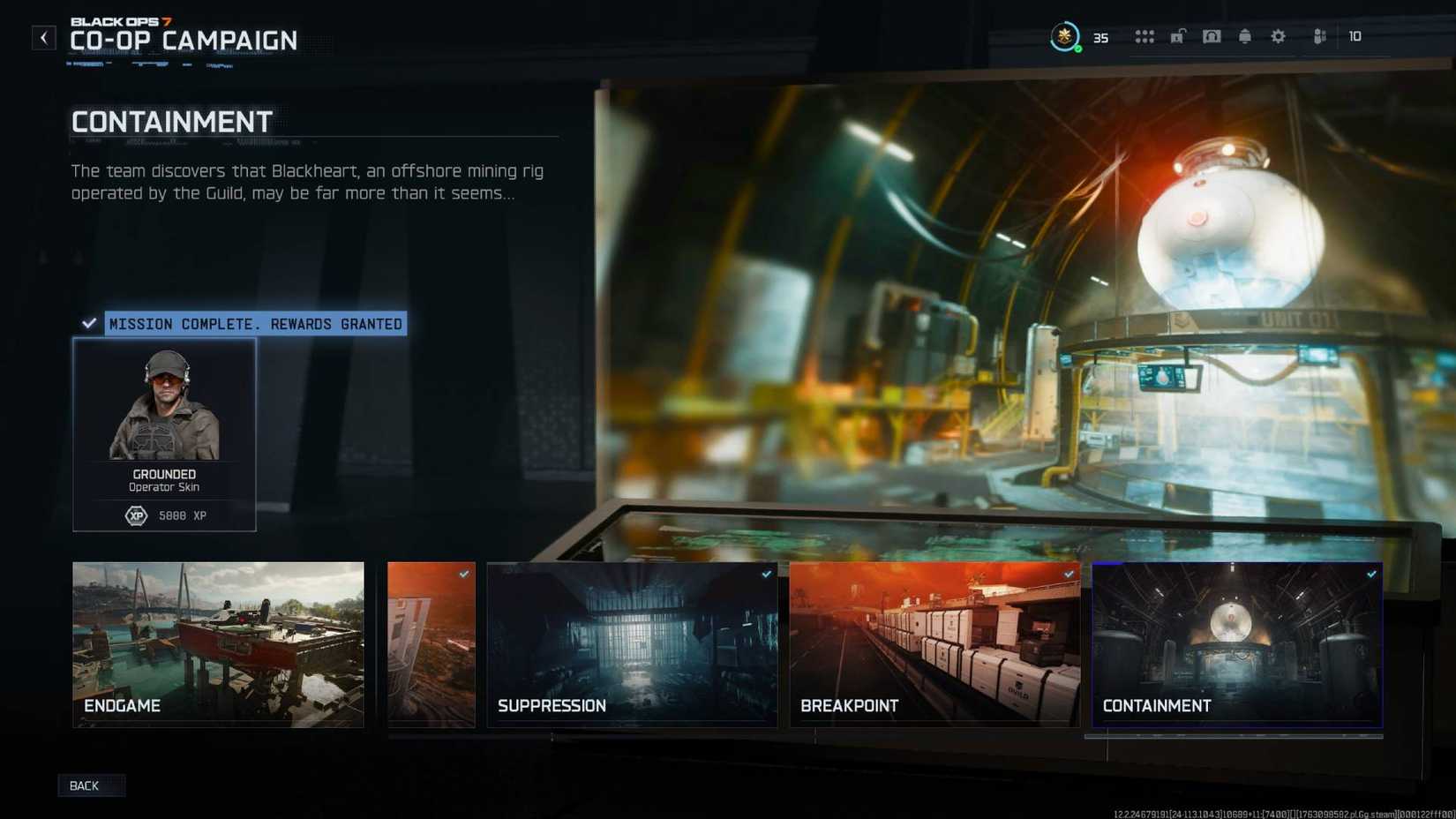Click the unlocked store icon
This screenshot has width=1456, height=819.
[1177, 37]
